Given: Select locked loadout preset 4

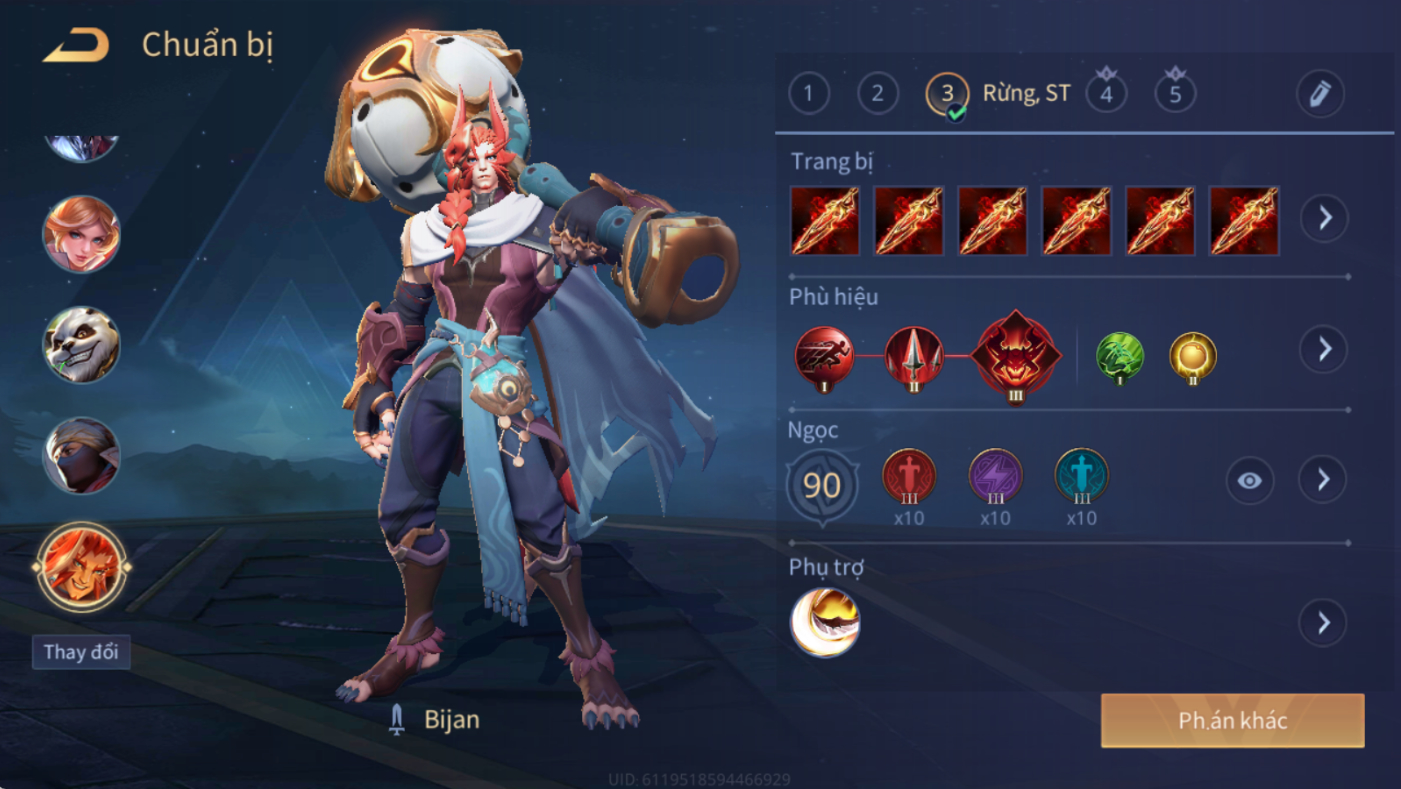Looking at the screenshot, I should pyautogui.click(x=1106, y=94).
